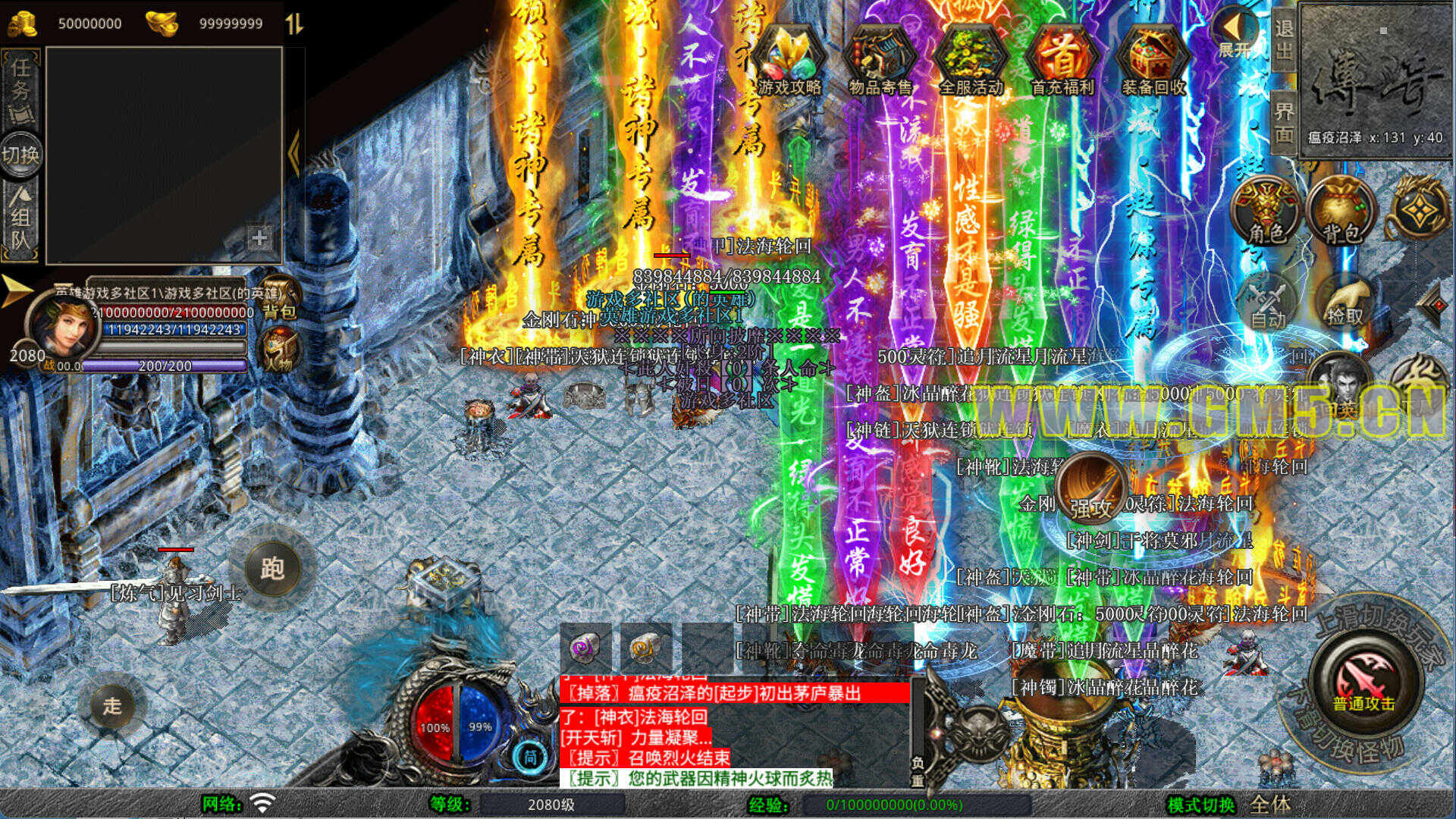Image resolution: width=1456 pixels, height=819 pixels.
Task: Tap the 拾取 pickup button
Action: pos(1345,302)
